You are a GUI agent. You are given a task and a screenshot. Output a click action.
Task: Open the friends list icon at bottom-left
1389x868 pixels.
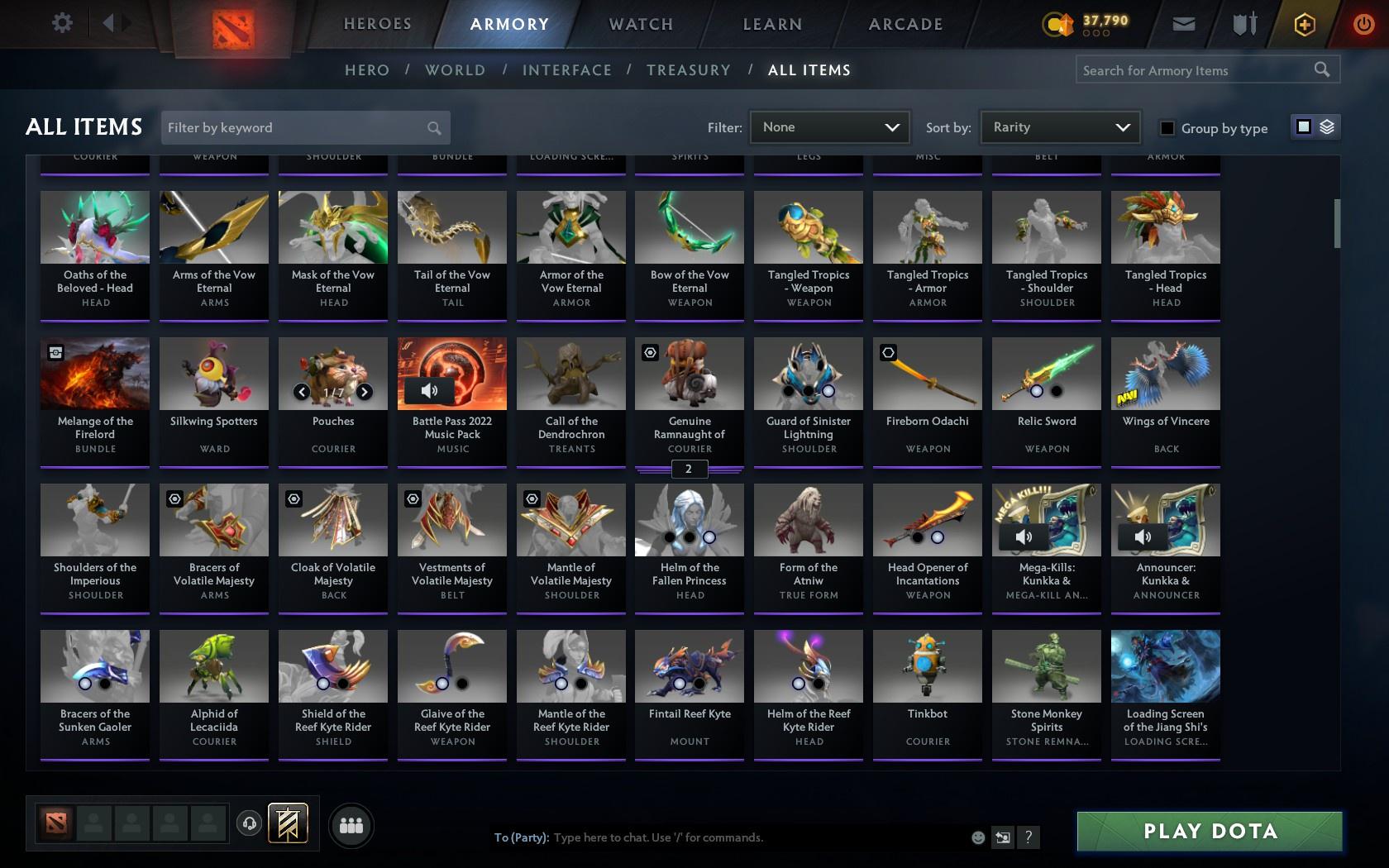coord(351,825)
